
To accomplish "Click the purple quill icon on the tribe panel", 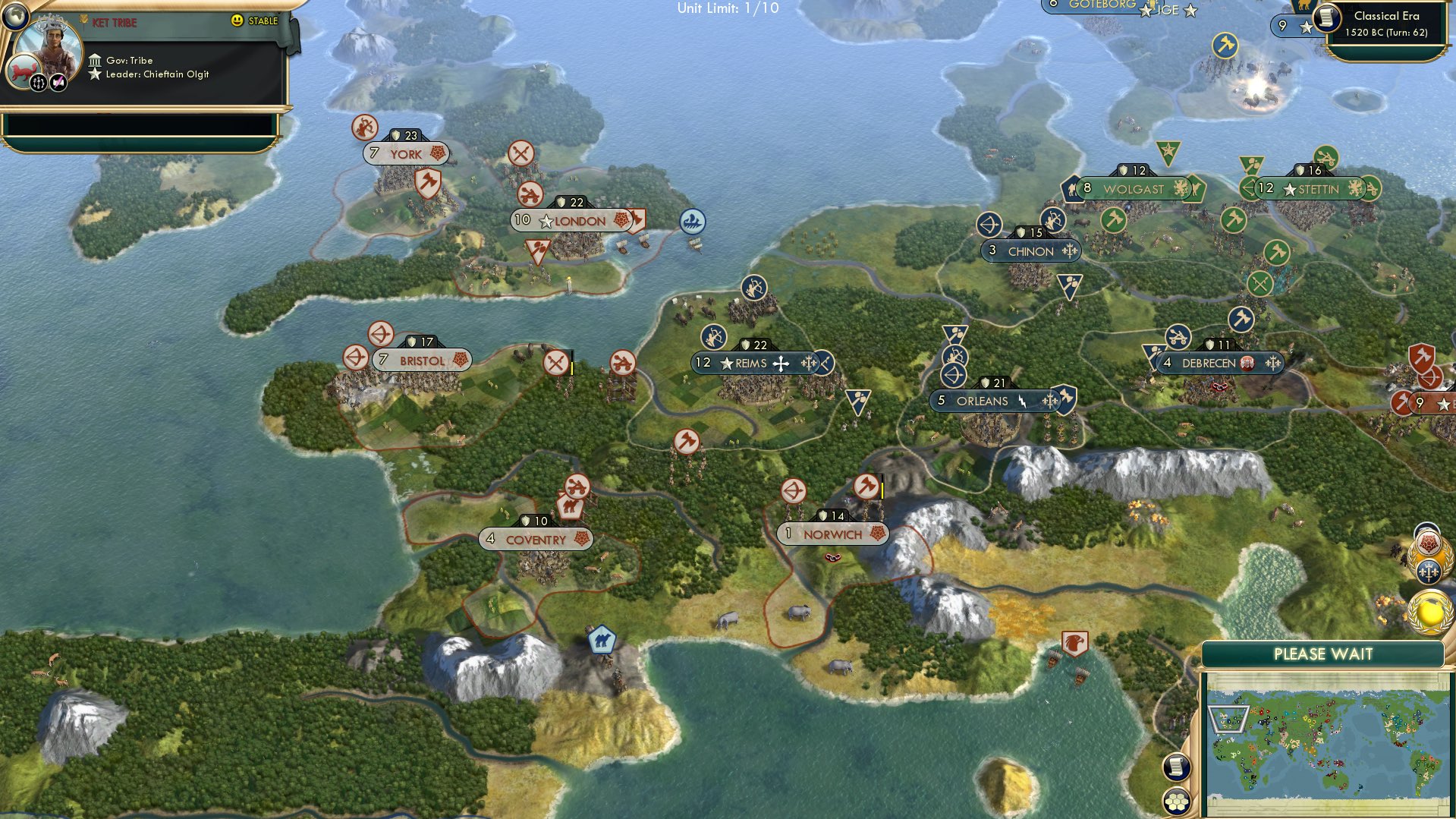I will [x=58, y=82].
